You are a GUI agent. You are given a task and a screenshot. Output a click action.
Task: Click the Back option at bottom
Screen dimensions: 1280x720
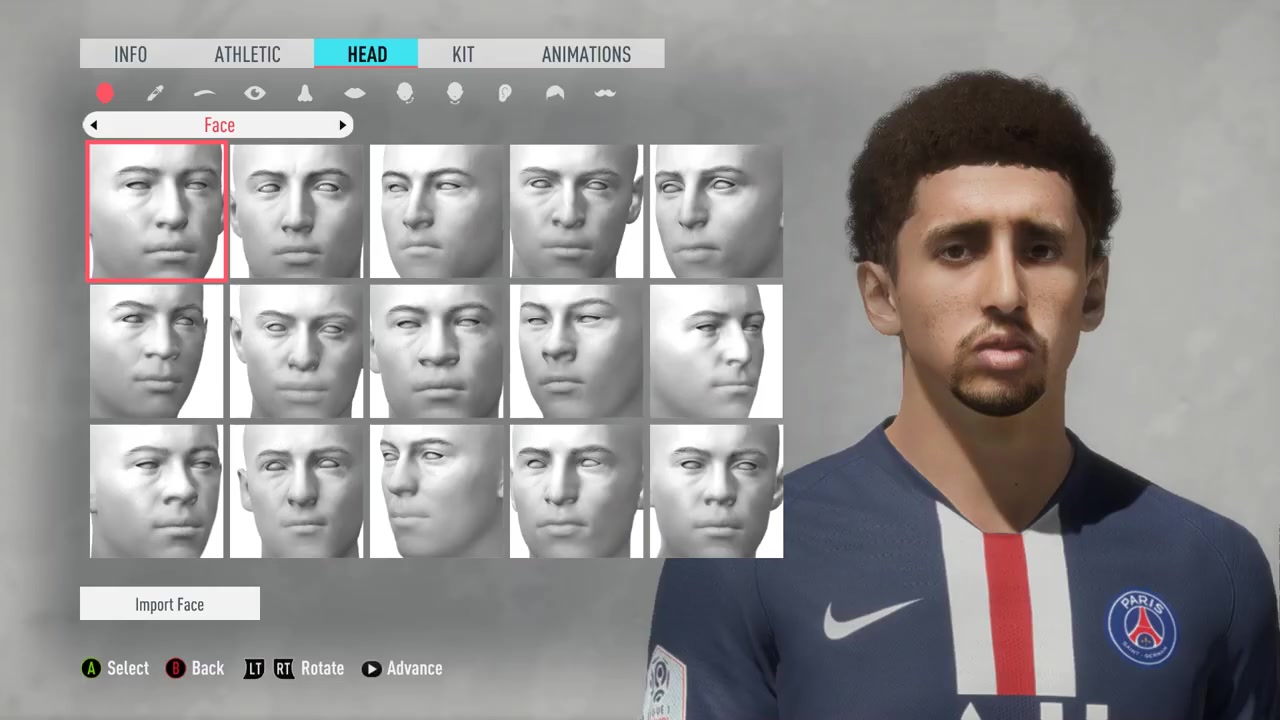coord(196,668)
